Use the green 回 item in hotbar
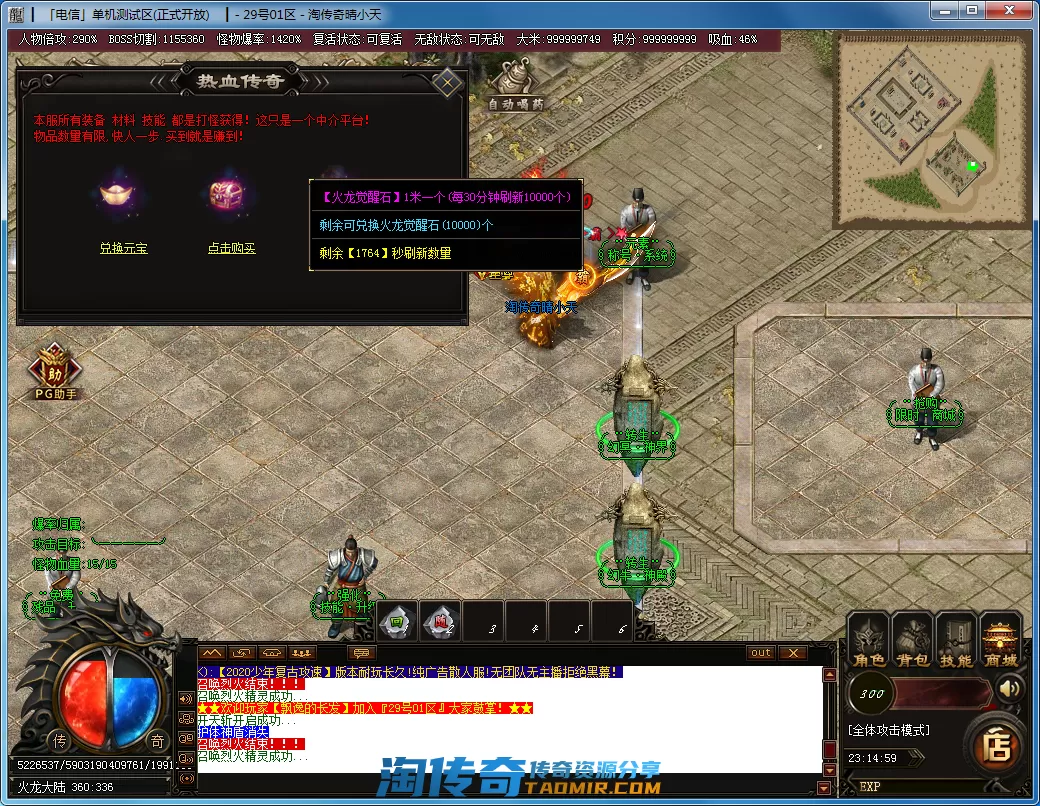Image resolution: width=1040 pixels, height=806 pixels. tap(398, 622)
